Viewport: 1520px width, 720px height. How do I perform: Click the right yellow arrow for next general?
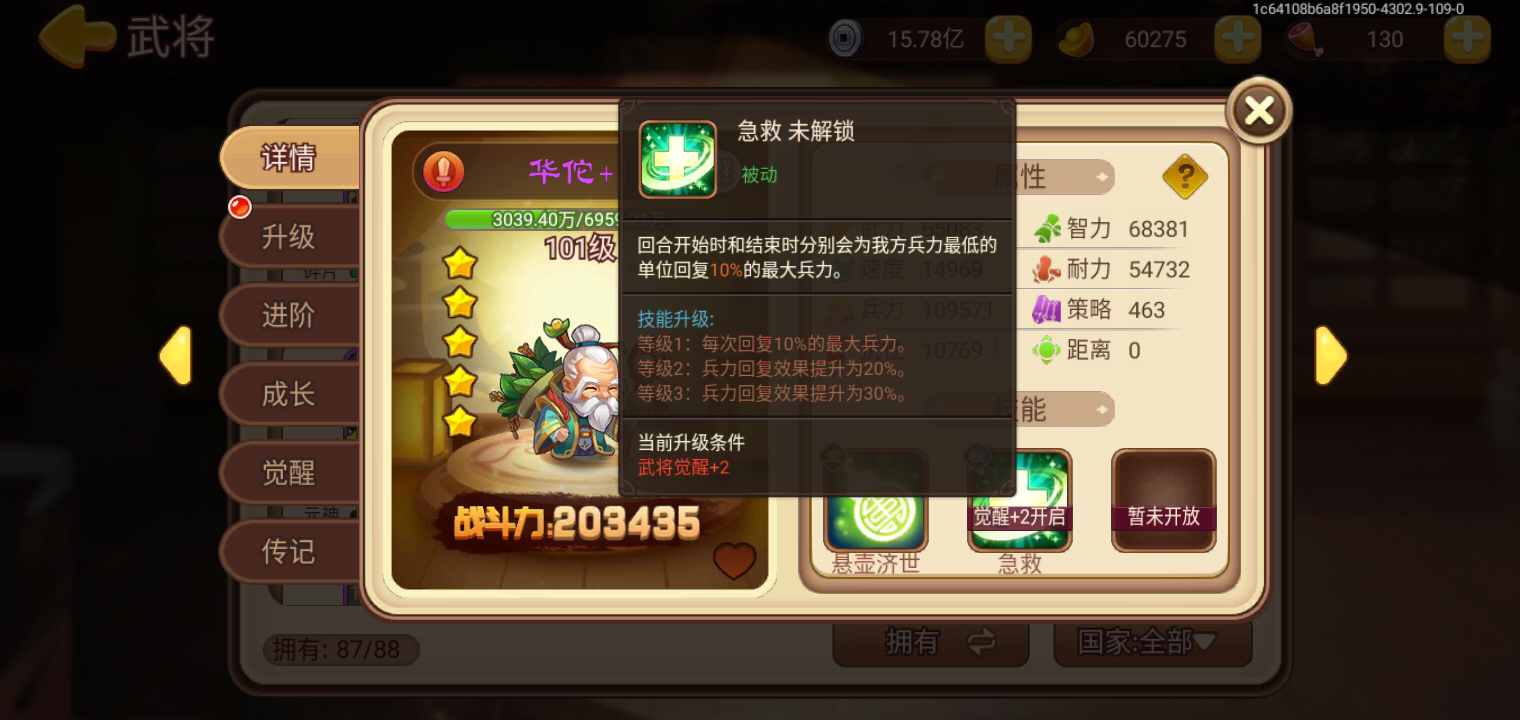click(1330, 355)
